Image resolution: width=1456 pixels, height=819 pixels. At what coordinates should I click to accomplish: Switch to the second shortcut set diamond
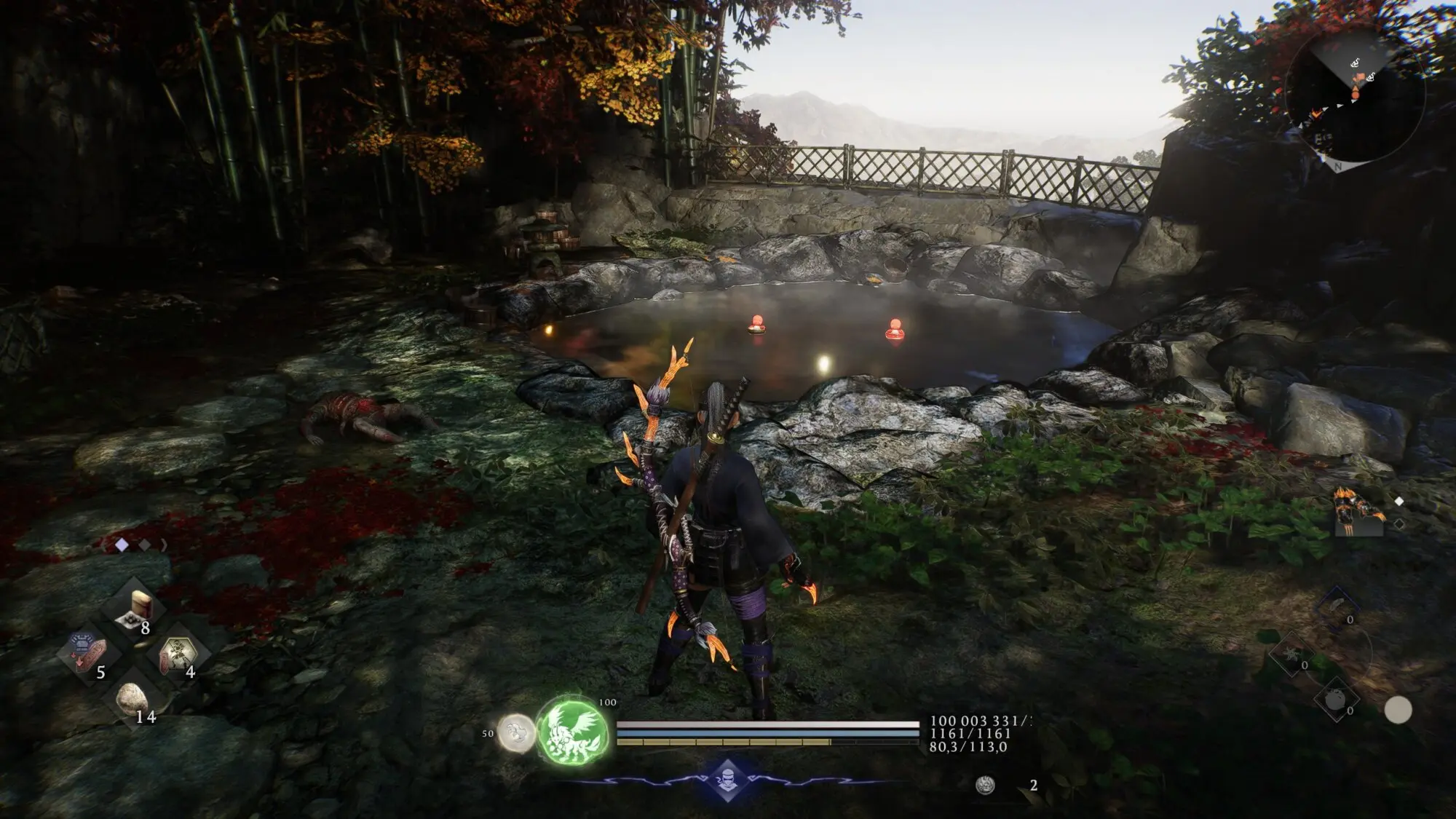[144, 545]
